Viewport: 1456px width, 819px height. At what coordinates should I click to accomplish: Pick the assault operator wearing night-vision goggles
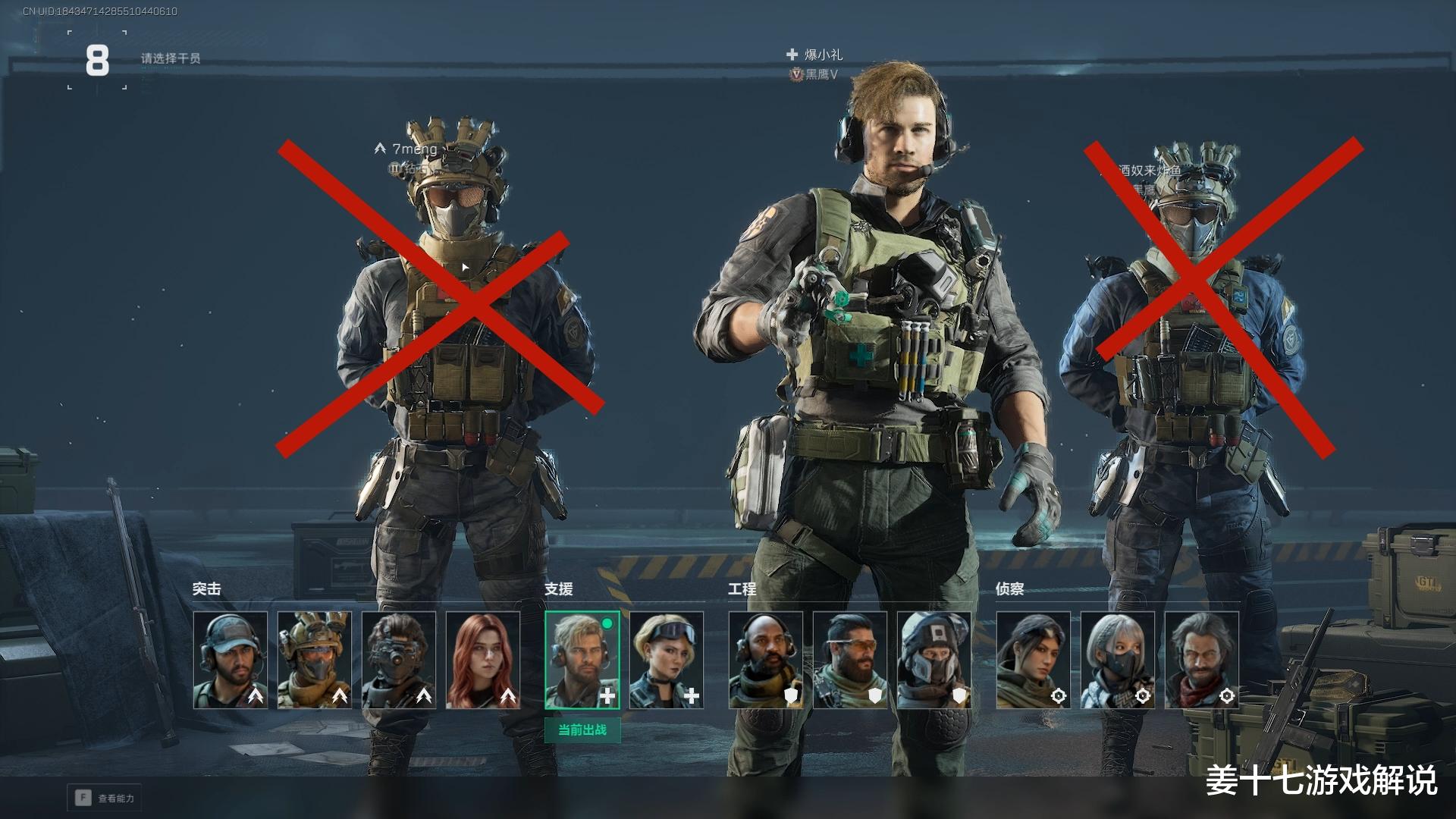click(x=399, y=661)
